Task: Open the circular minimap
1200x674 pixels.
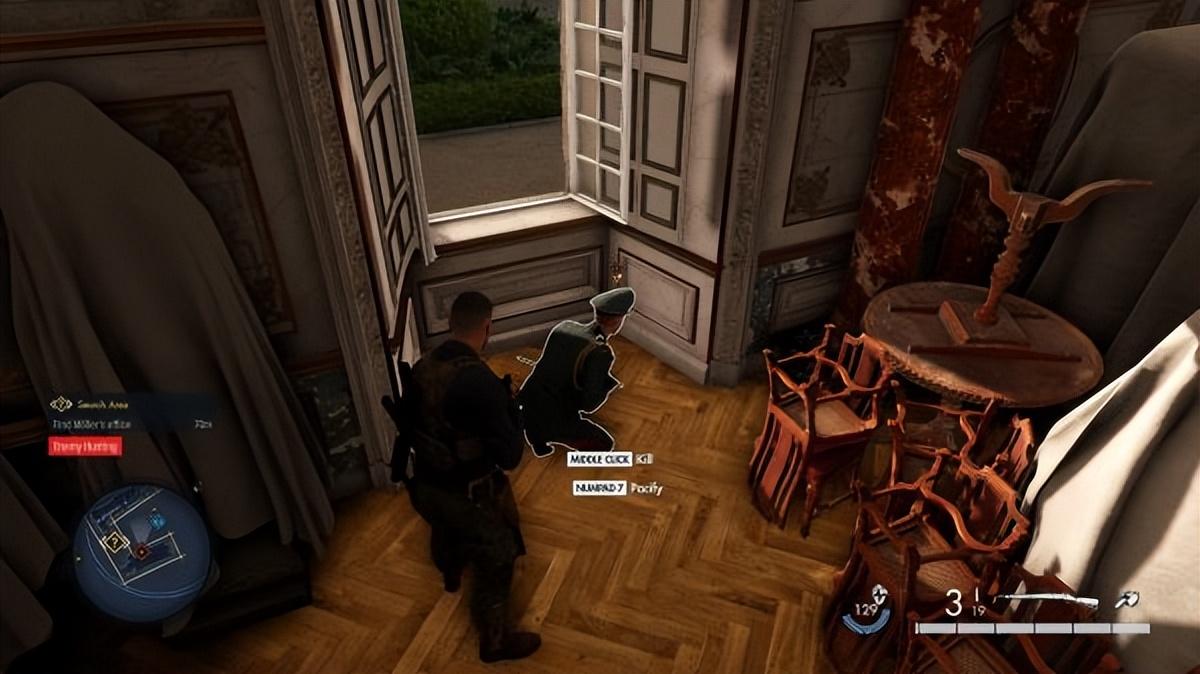Action: tap(141, 553)
